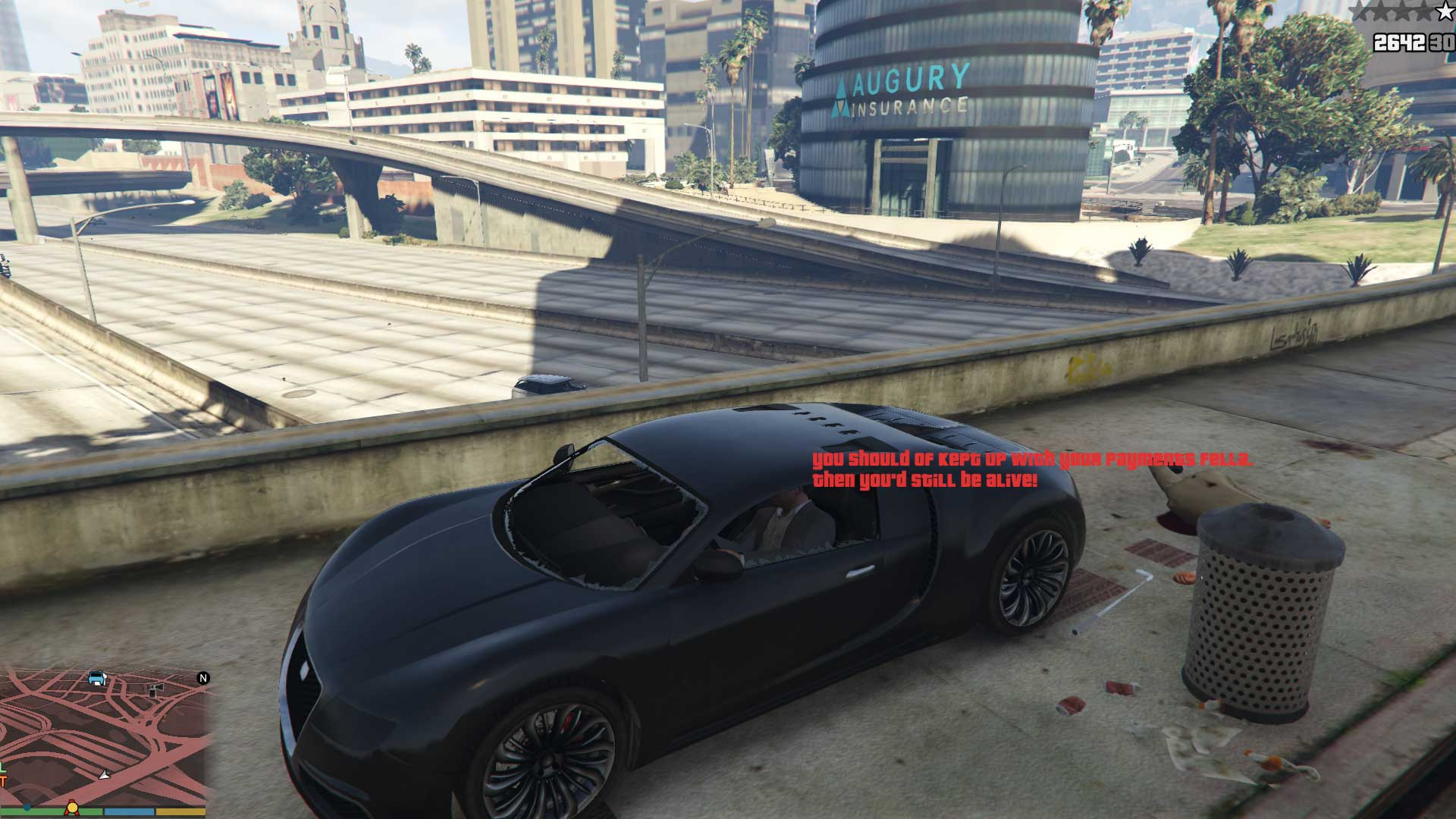Select the north compass marker on minimap
Viewport: 1456px width, 819px height.
[203, 678]
